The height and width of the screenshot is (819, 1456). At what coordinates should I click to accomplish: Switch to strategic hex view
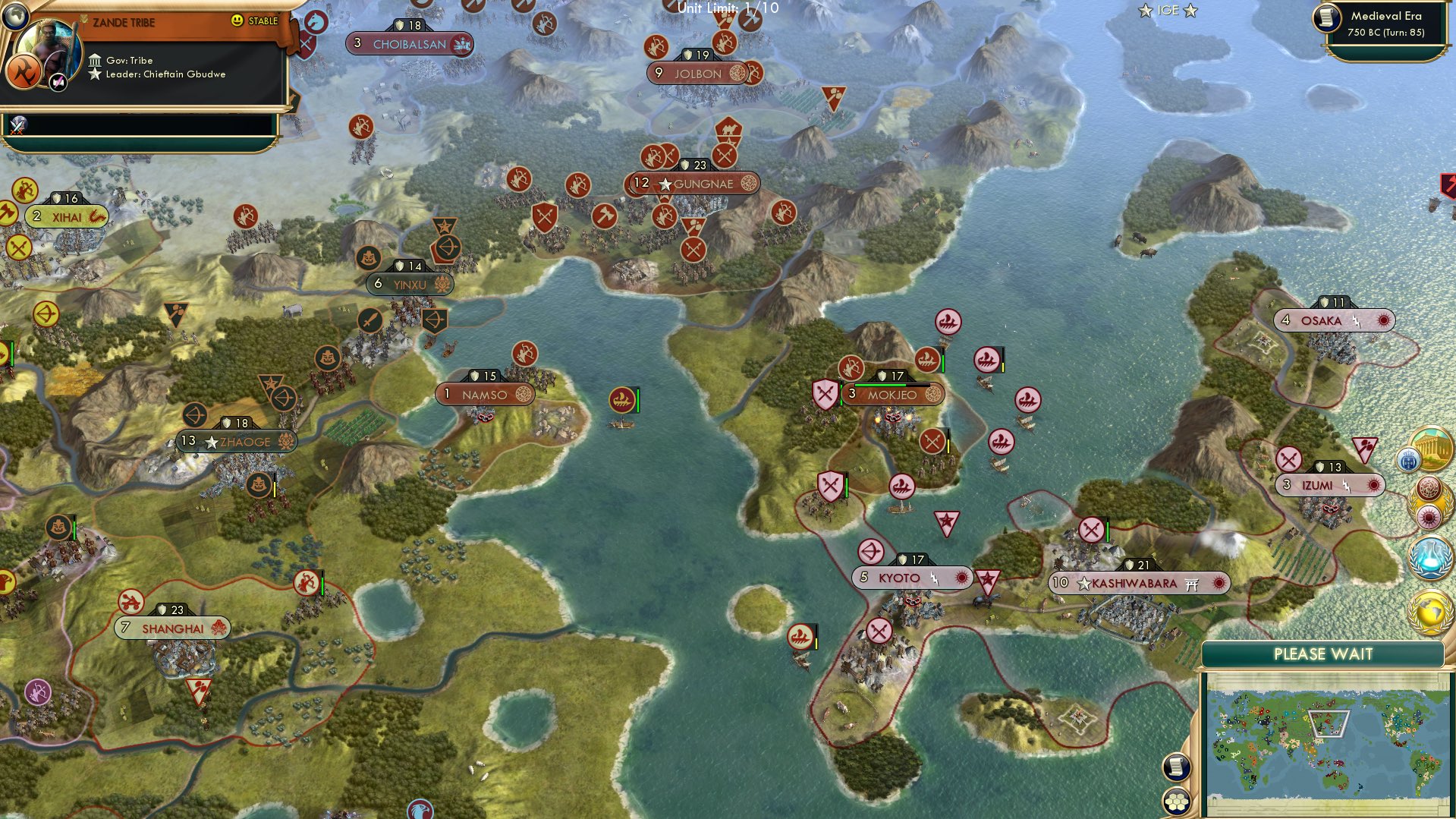[1177, 802]
